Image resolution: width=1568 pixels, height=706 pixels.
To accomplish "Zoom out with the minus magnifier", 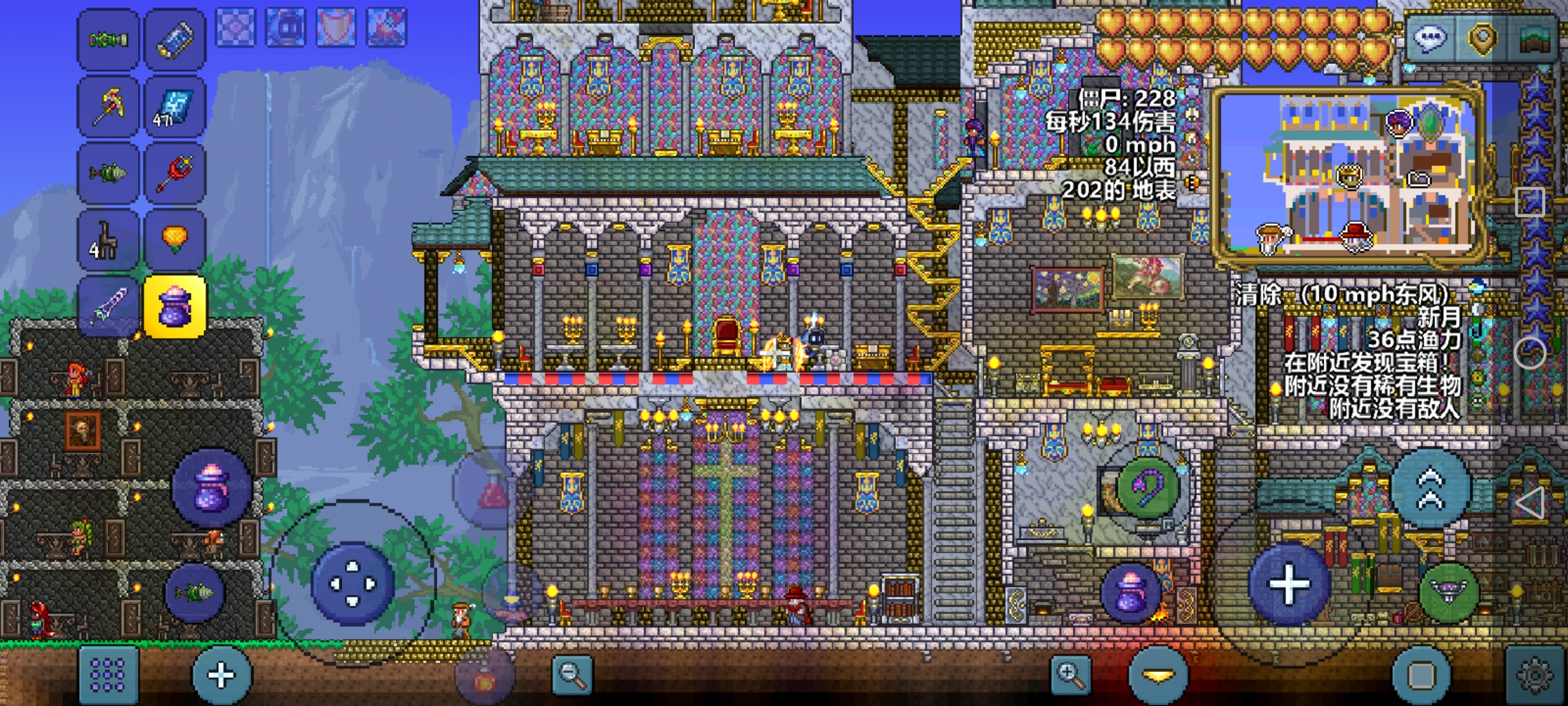I will [x=572, y=675].
